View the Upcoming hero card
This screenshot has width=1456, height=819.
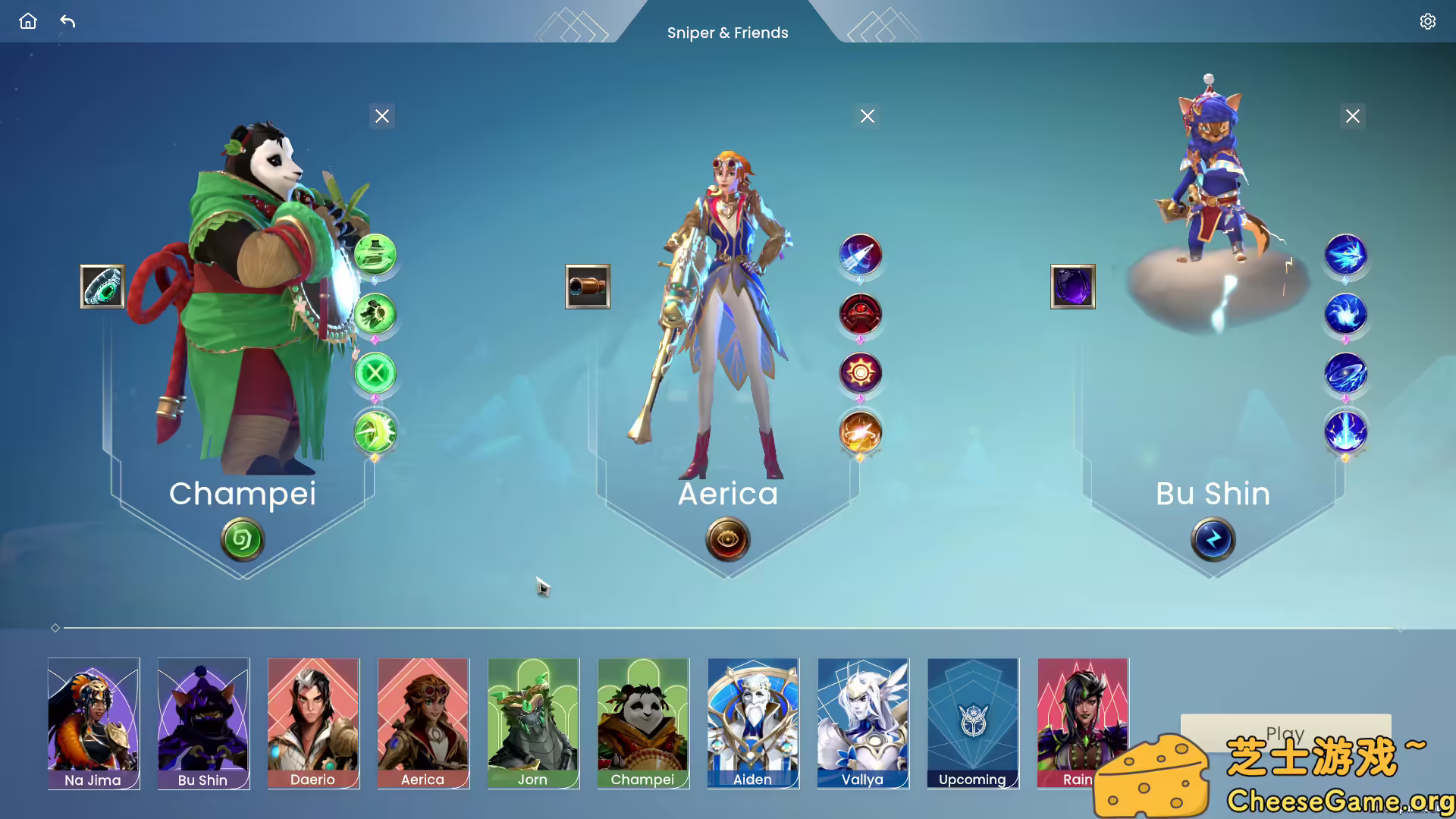[972, 723]
